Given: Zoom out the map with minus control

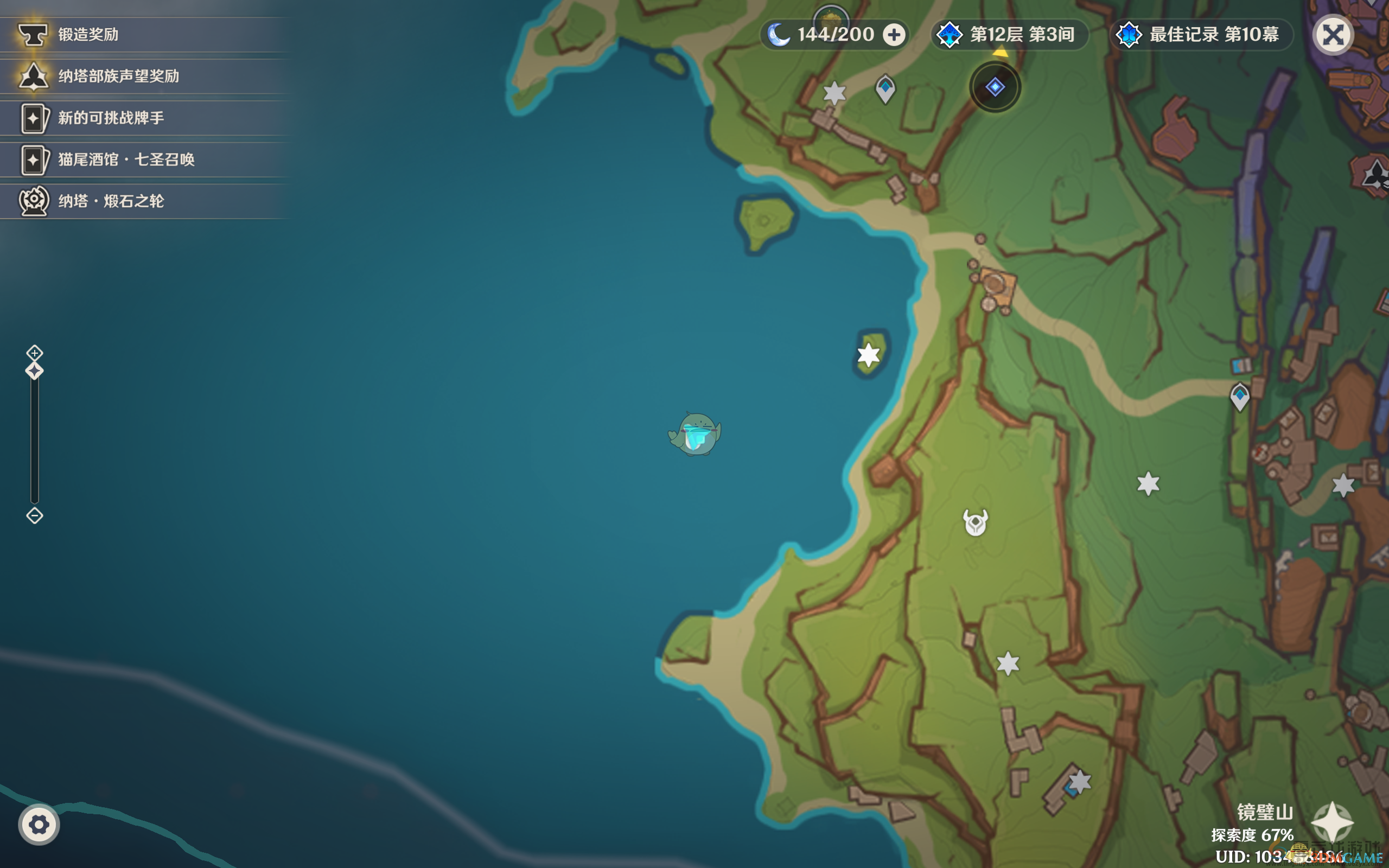Looking at the screenshot, I should pos(34,515).
